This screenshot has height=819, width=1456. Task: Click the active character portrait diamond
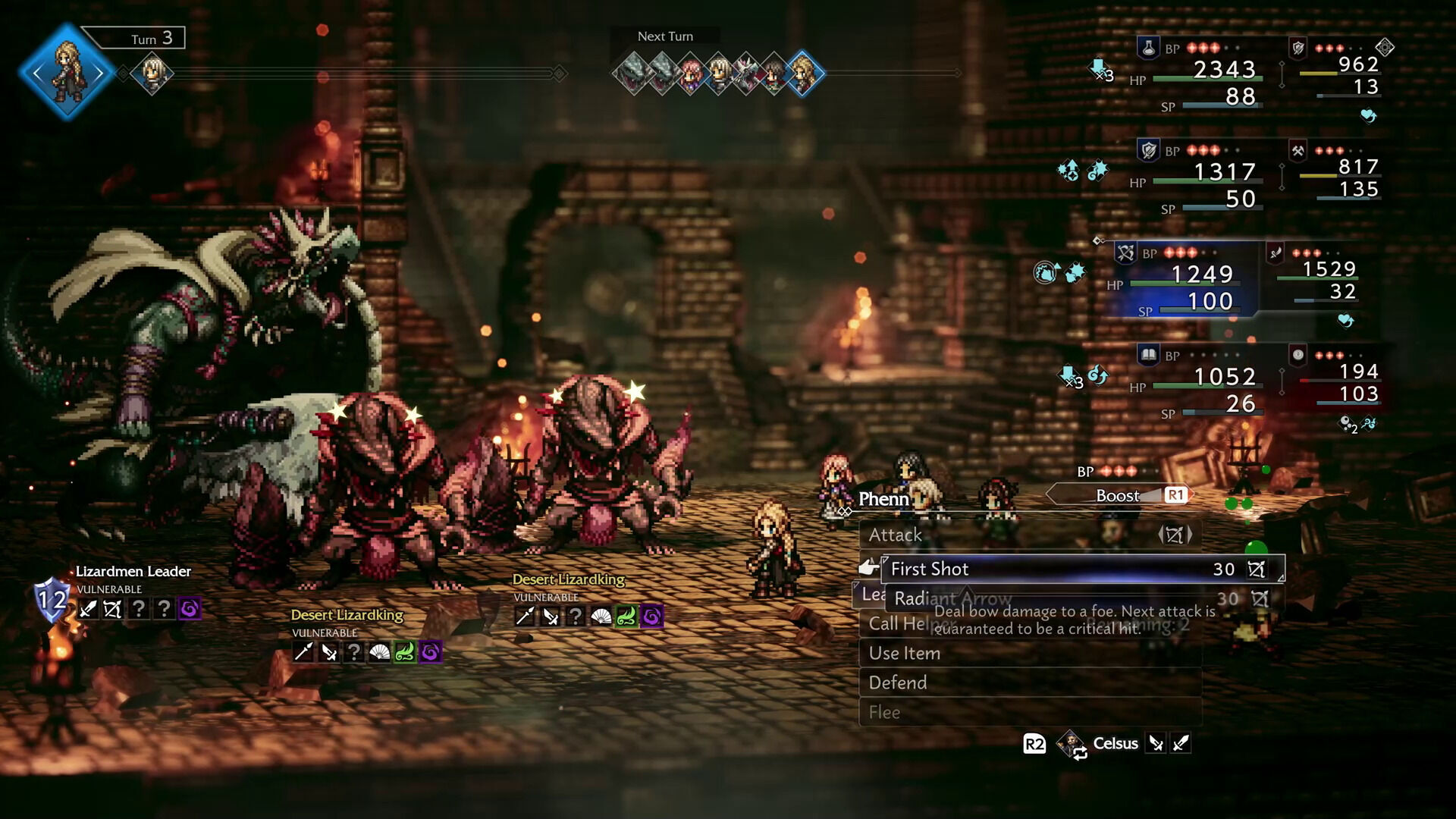pyautogui.click(x=67, y=72)
